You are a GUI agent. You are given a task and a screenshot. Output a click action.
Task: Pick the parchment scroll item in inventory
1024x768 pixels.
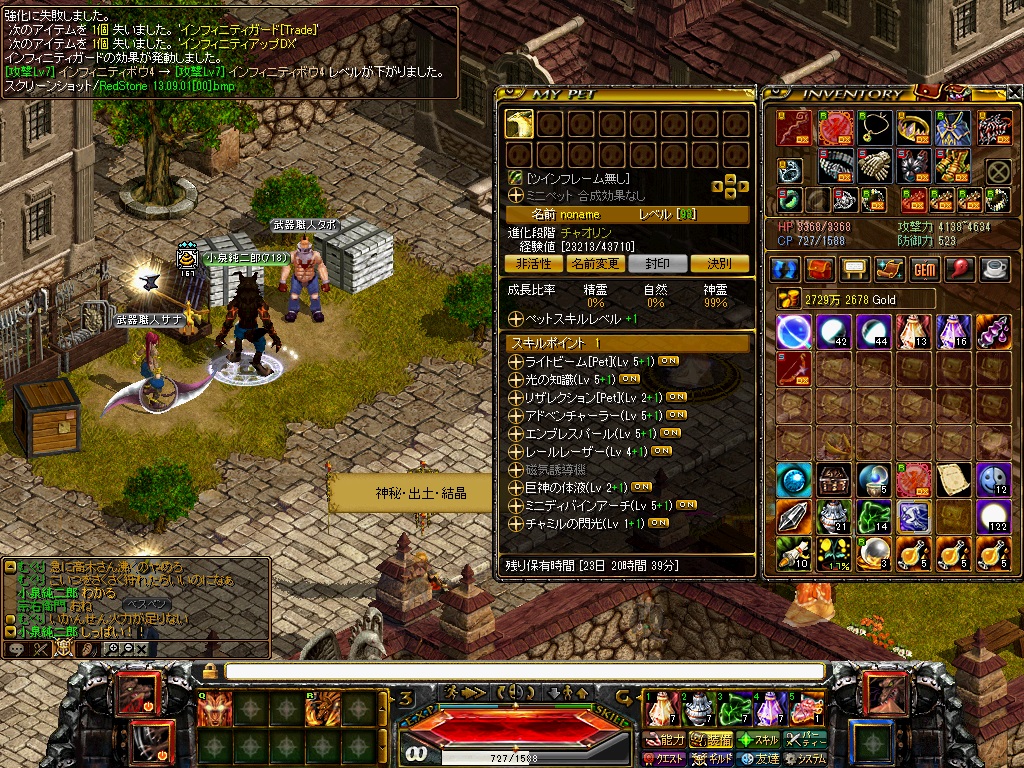click(953, 479)
